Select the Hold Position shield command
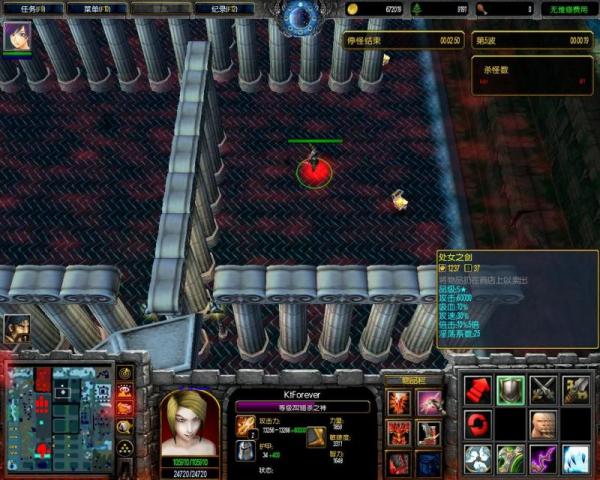The height and width of the screenshot is (480, 600). point(511,390)
